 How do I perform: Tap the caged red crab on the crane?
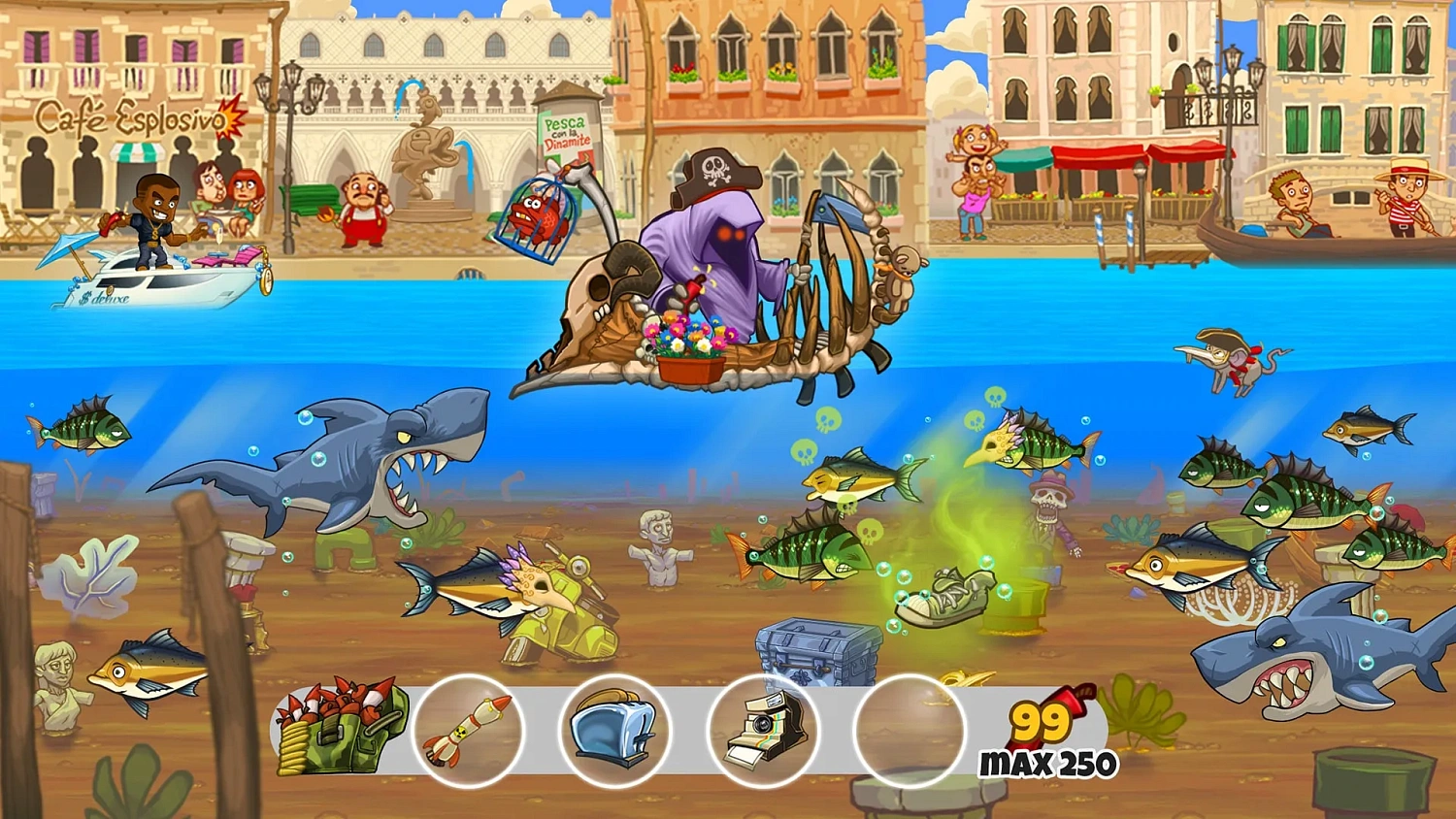click(x=537, y=218)
